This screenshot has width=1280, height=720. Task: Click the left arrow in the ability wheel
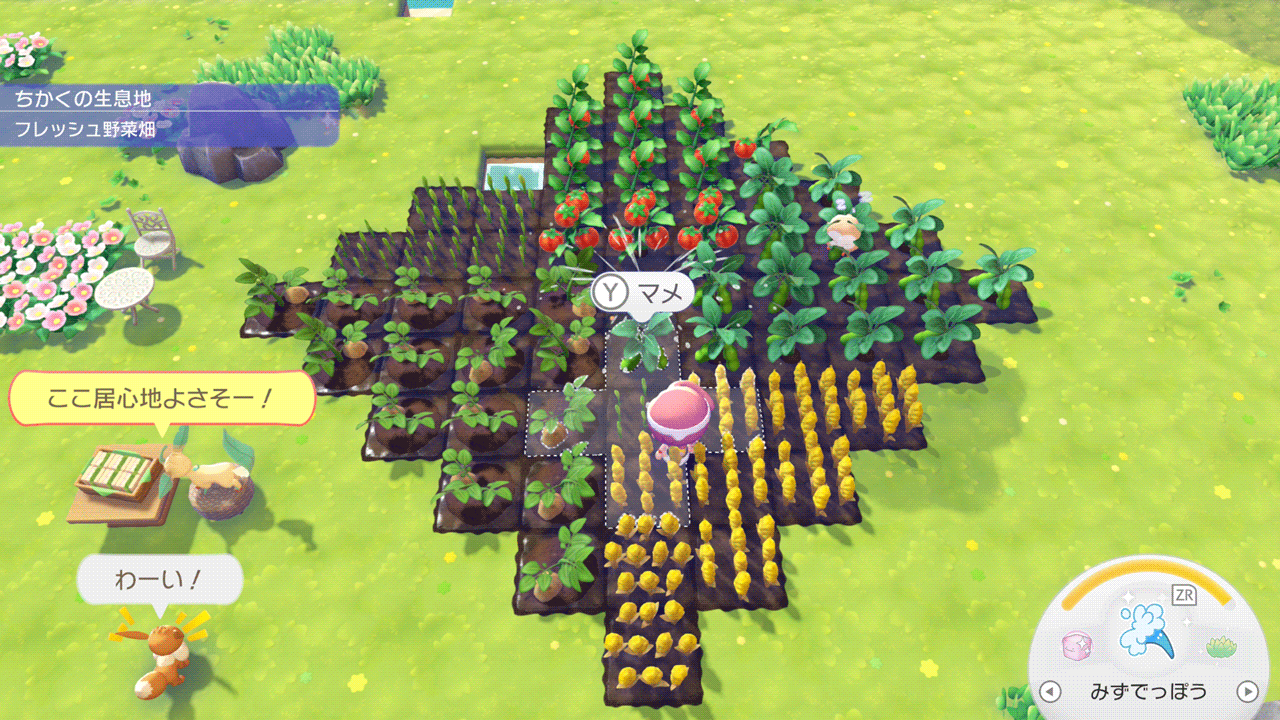click(1049, 691)
